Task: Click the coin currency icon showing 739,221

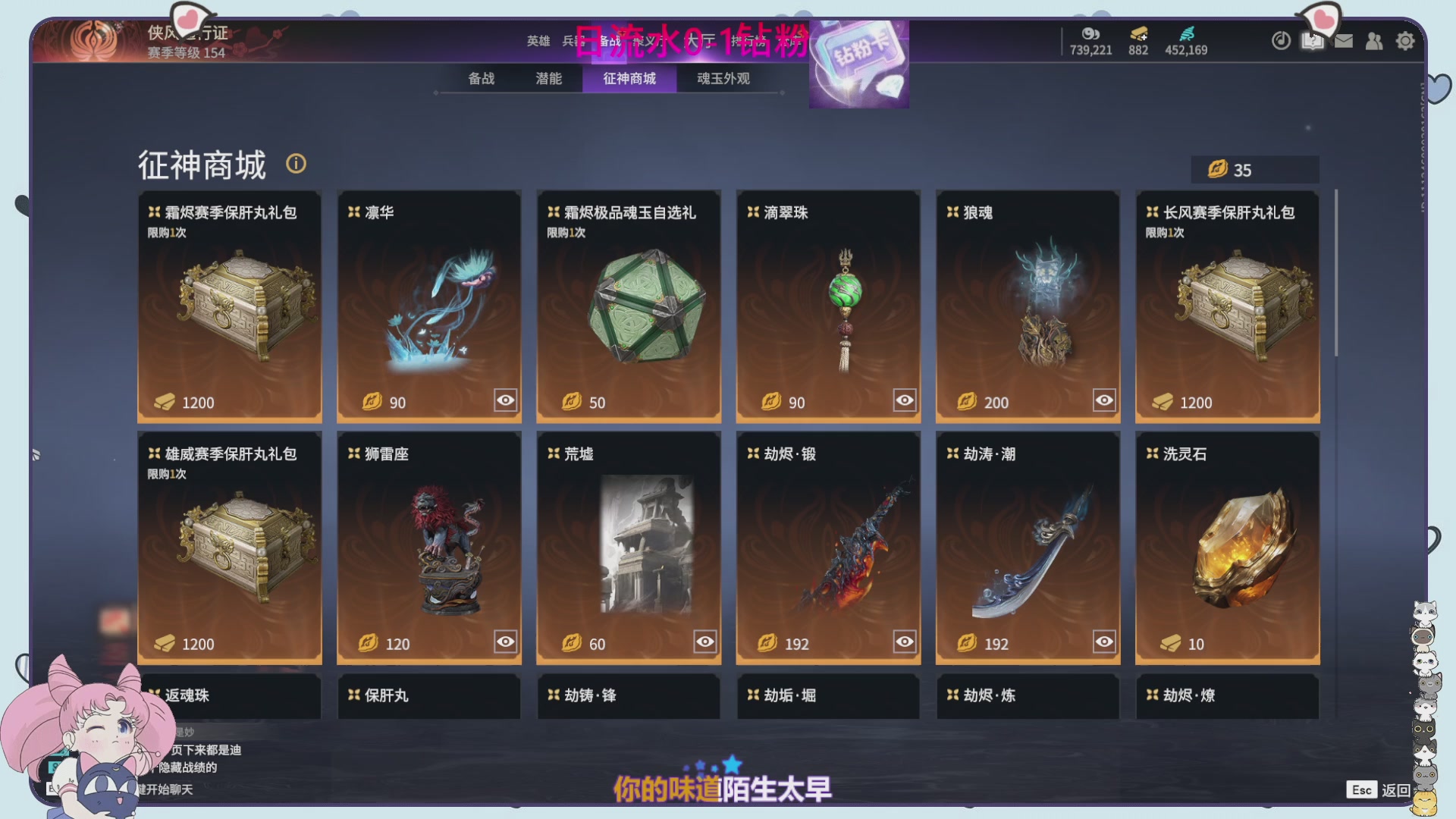Action: point(1090,34)
